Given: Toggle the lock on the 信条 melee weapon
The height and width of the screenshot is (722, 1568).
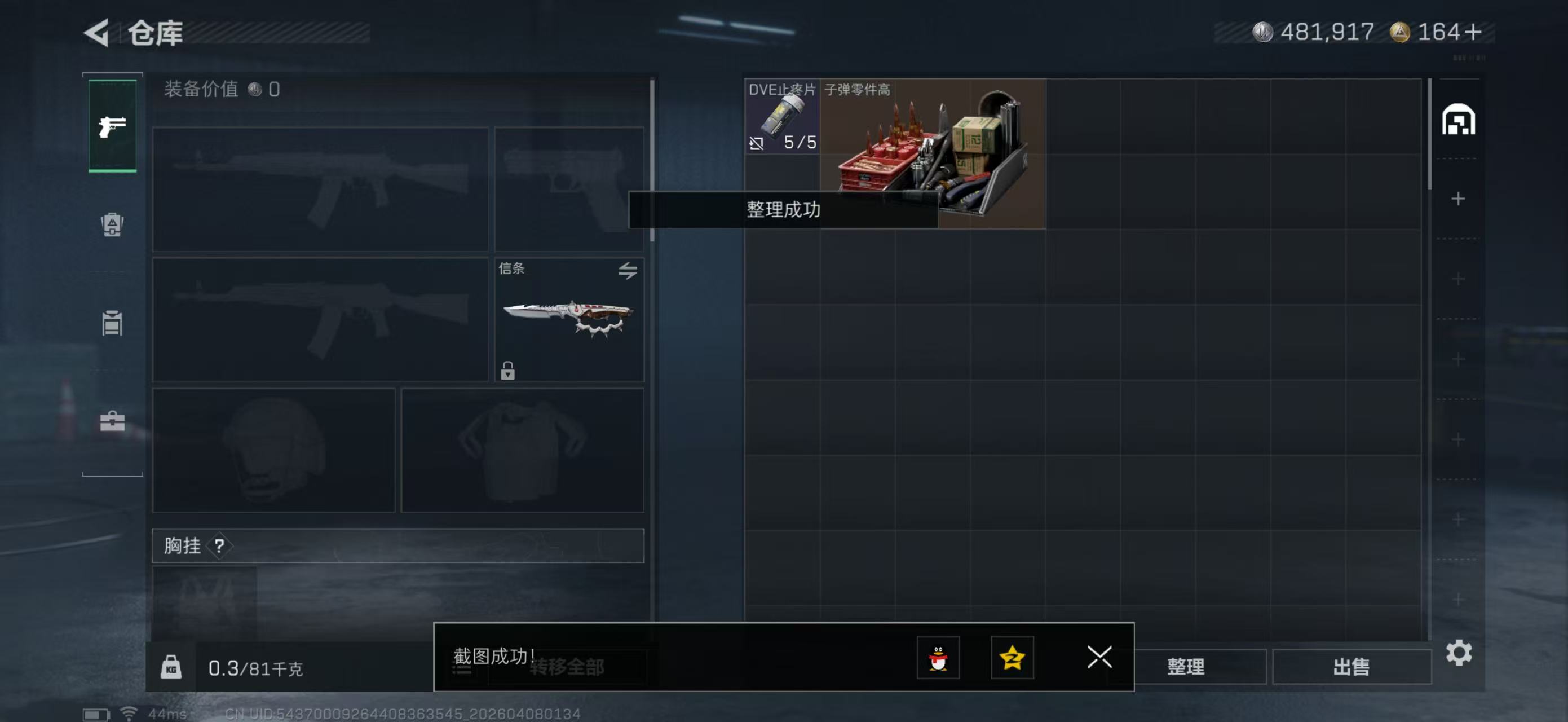Looking at the screenshot, I should [x=509, y=372].
